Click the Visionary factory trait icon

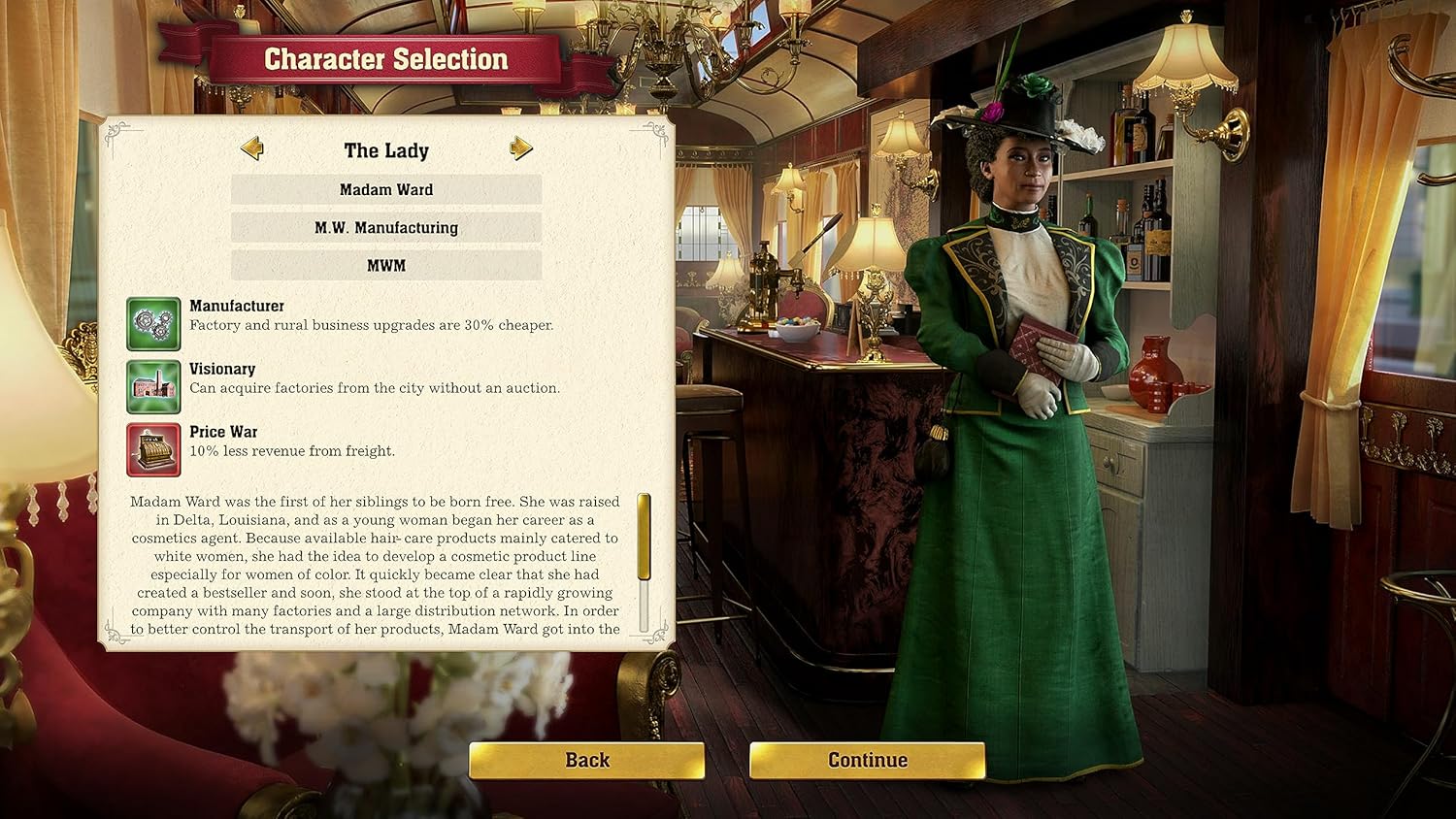(x=154, y=384)
